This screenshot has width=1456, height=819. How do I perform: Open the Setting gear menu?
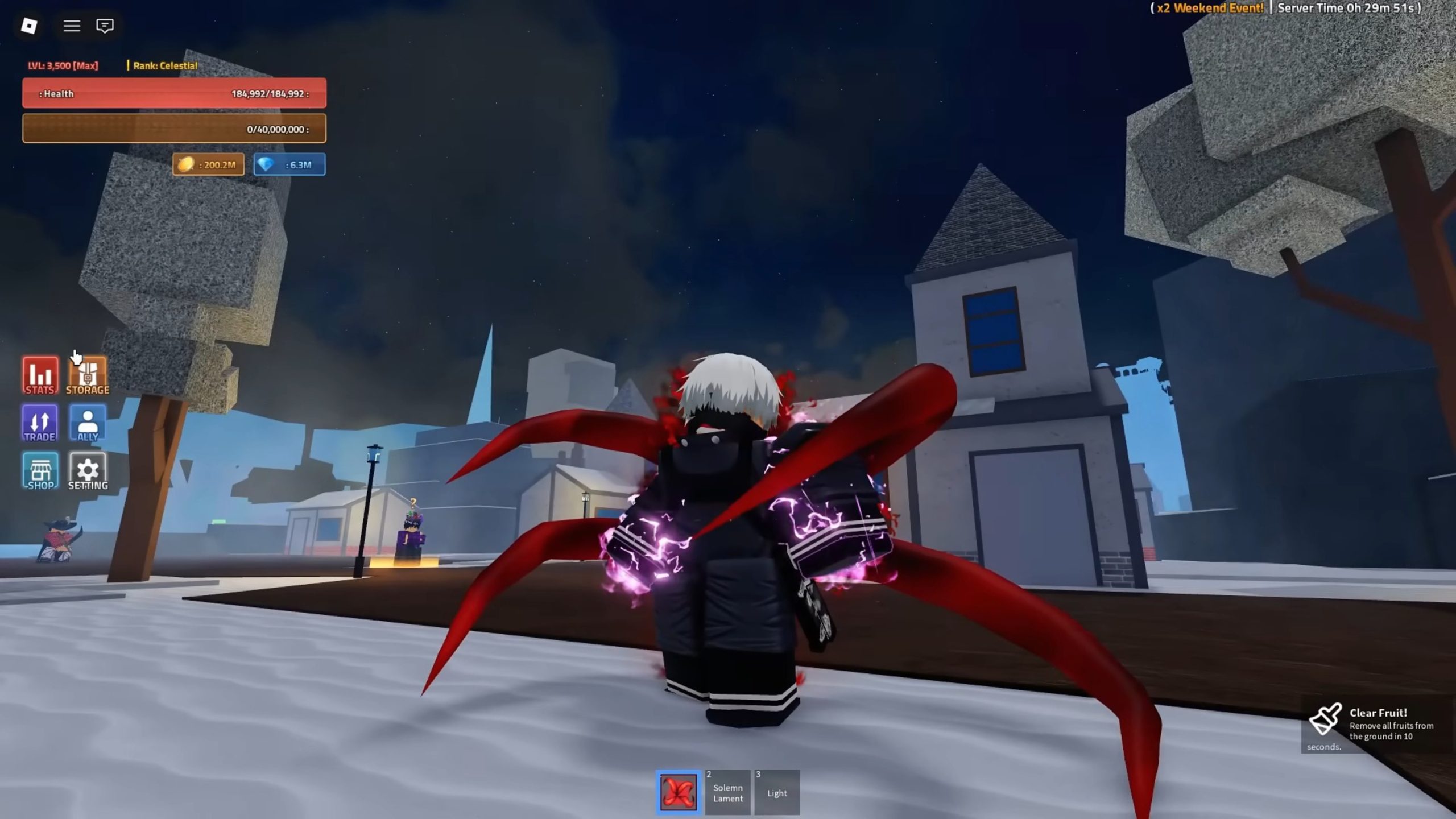click(88, 471)
